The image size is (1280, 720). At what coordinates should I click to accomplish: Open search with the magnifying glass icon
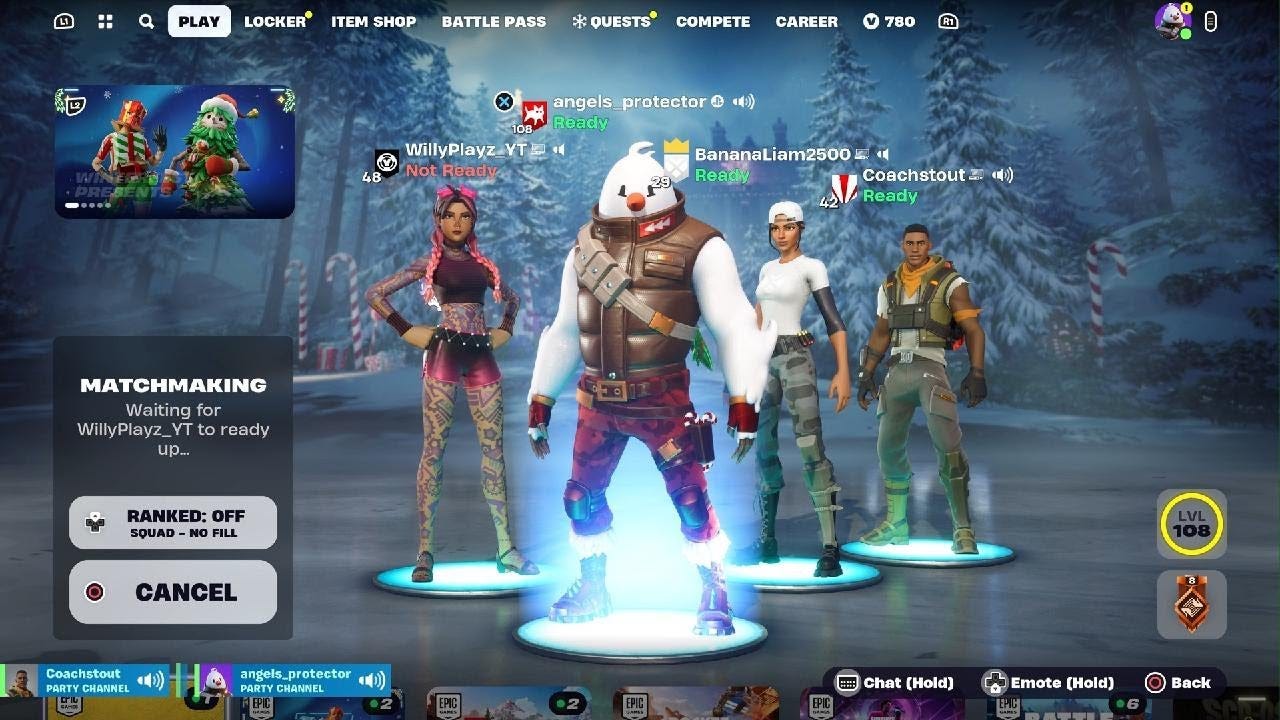146,21
